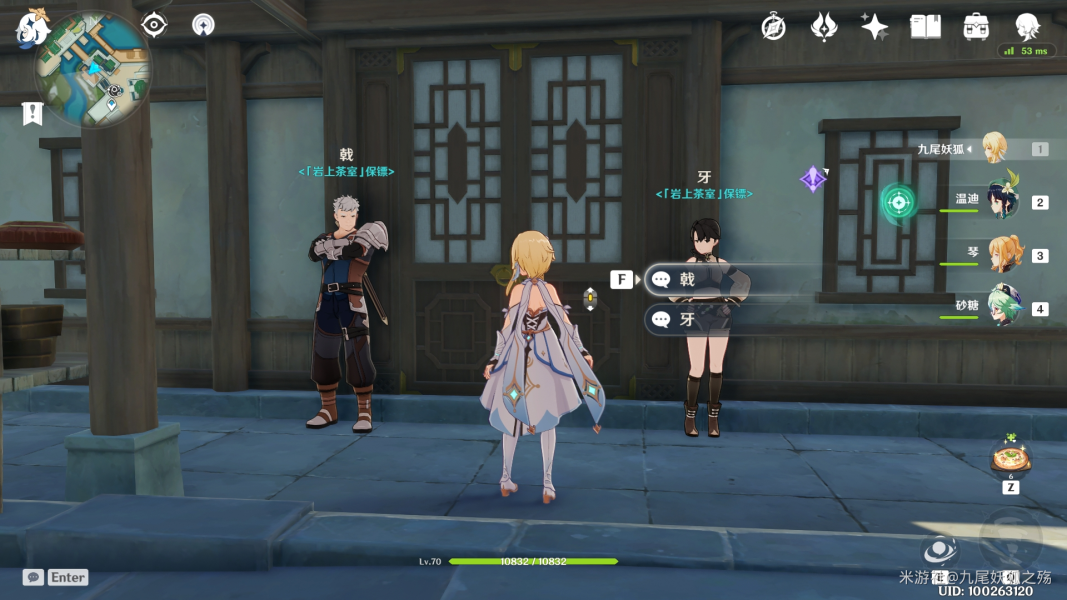This screenshot has height=600, width=1067.
Task: Open the inventory bag icon
Action: [x=976, y=27]
